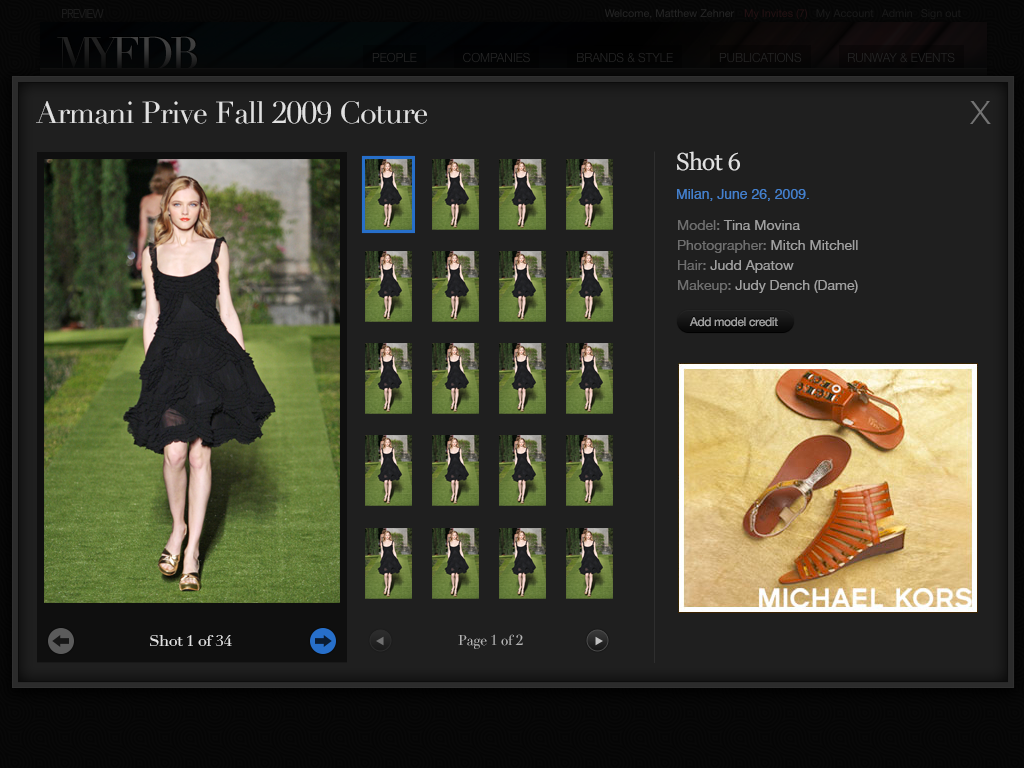Open hair stylist Judd Apatow's profile
The width and height of the screenshot is (1024, 768).
(751, 265)
